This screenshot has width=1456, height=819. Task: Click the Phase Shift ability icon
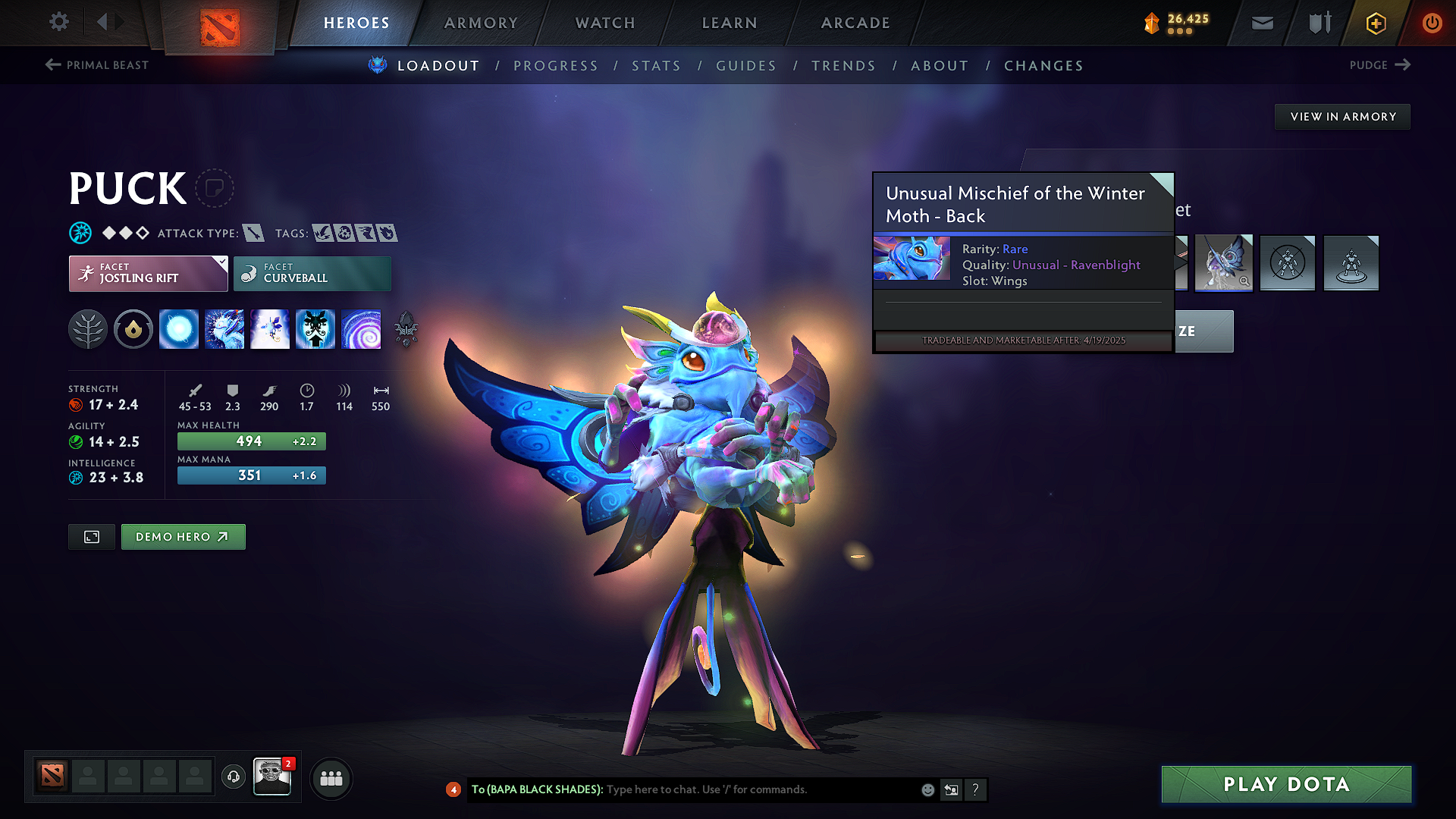pyautogui.click(x=269, y=328)
